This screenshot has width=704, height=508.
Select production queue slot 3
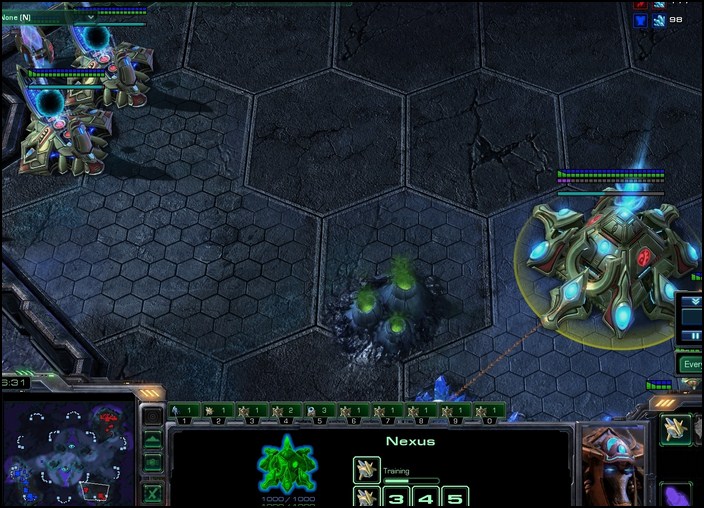pos(396,497)
